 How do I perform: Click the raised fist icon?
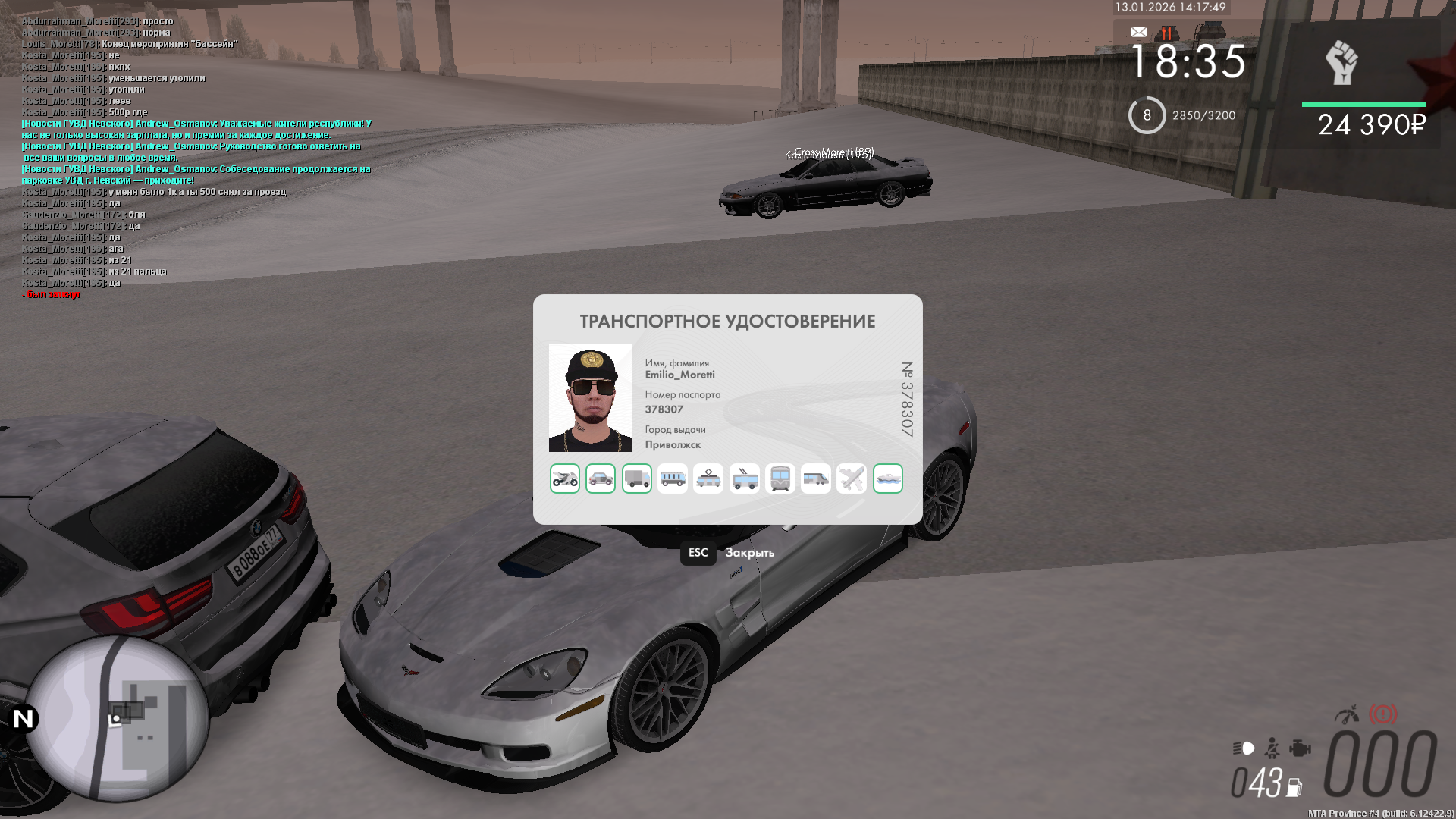(x=1341, y=63)
